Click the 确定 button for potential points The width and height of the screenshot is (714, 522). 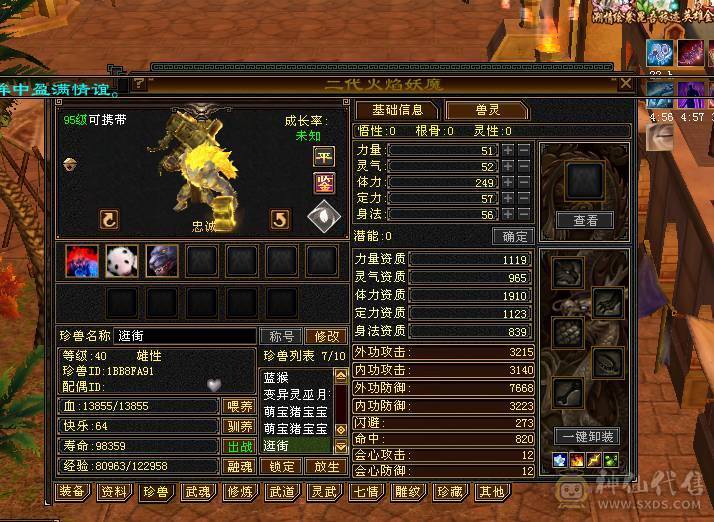coord(515,237)
